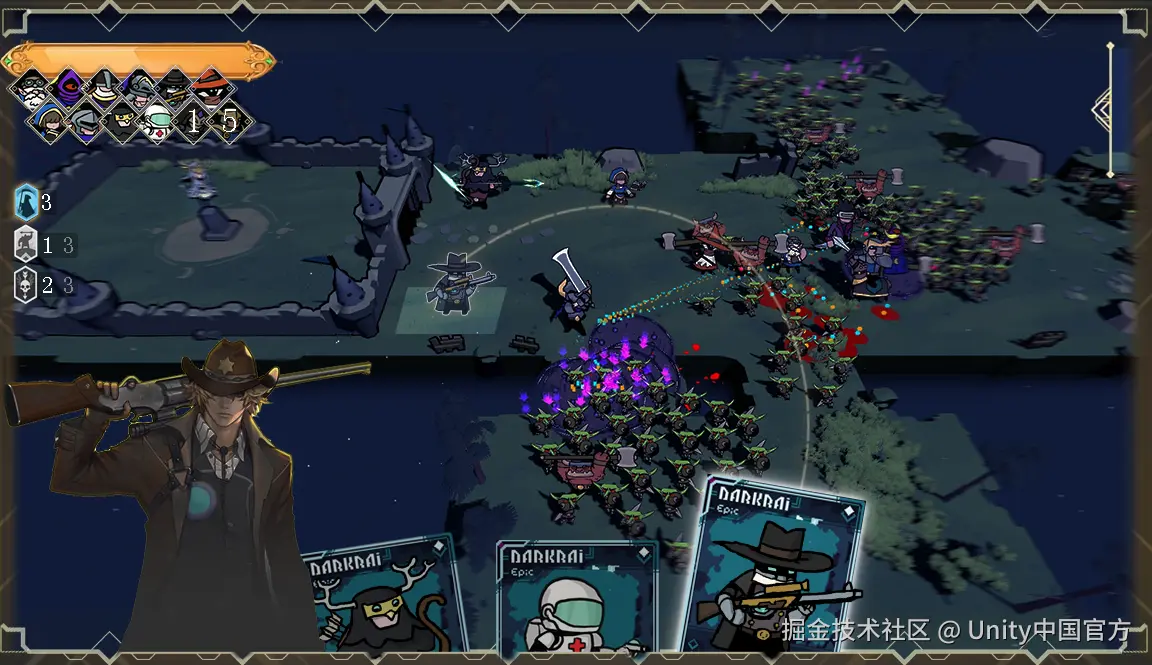This screenshot has width=1152, height=665.
Task: Click the white medic helmet portrait
Action: (x=157, y=123)
